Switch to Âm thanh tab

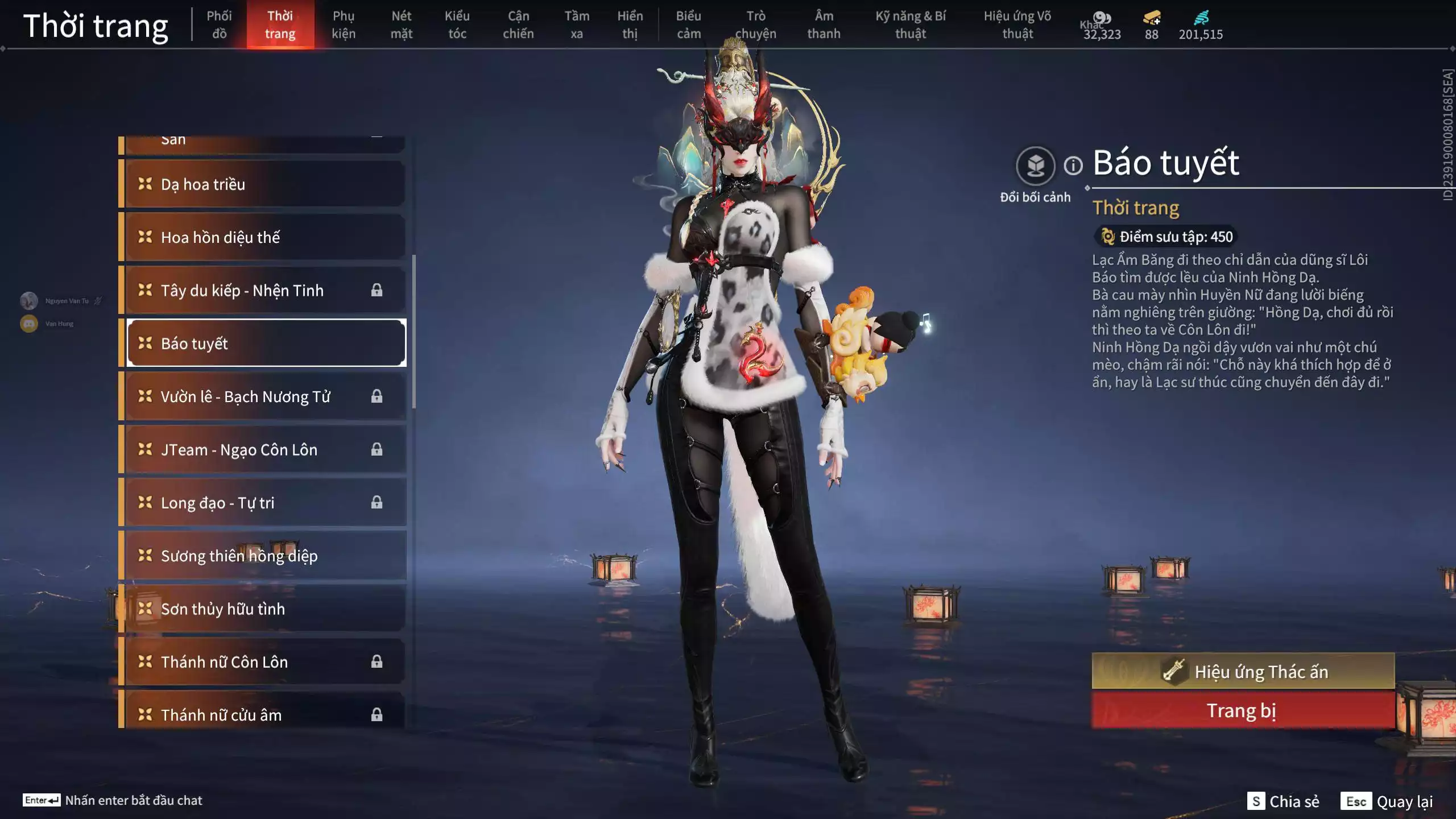[x=824, y=24]
